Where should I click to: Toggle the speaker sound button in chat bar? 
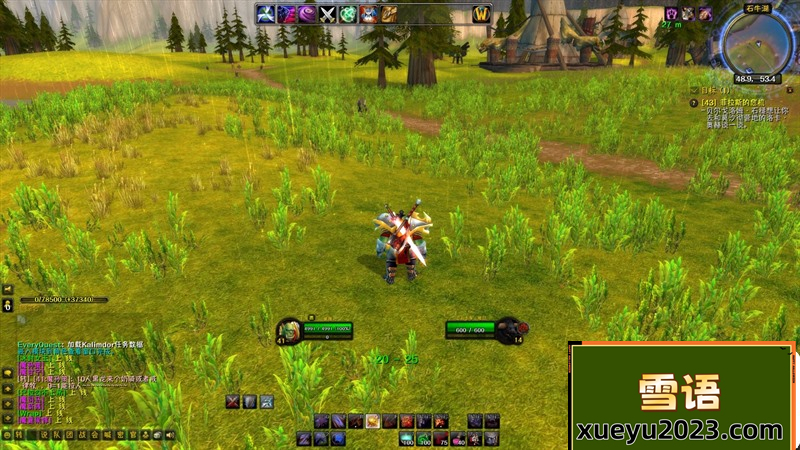170,435
